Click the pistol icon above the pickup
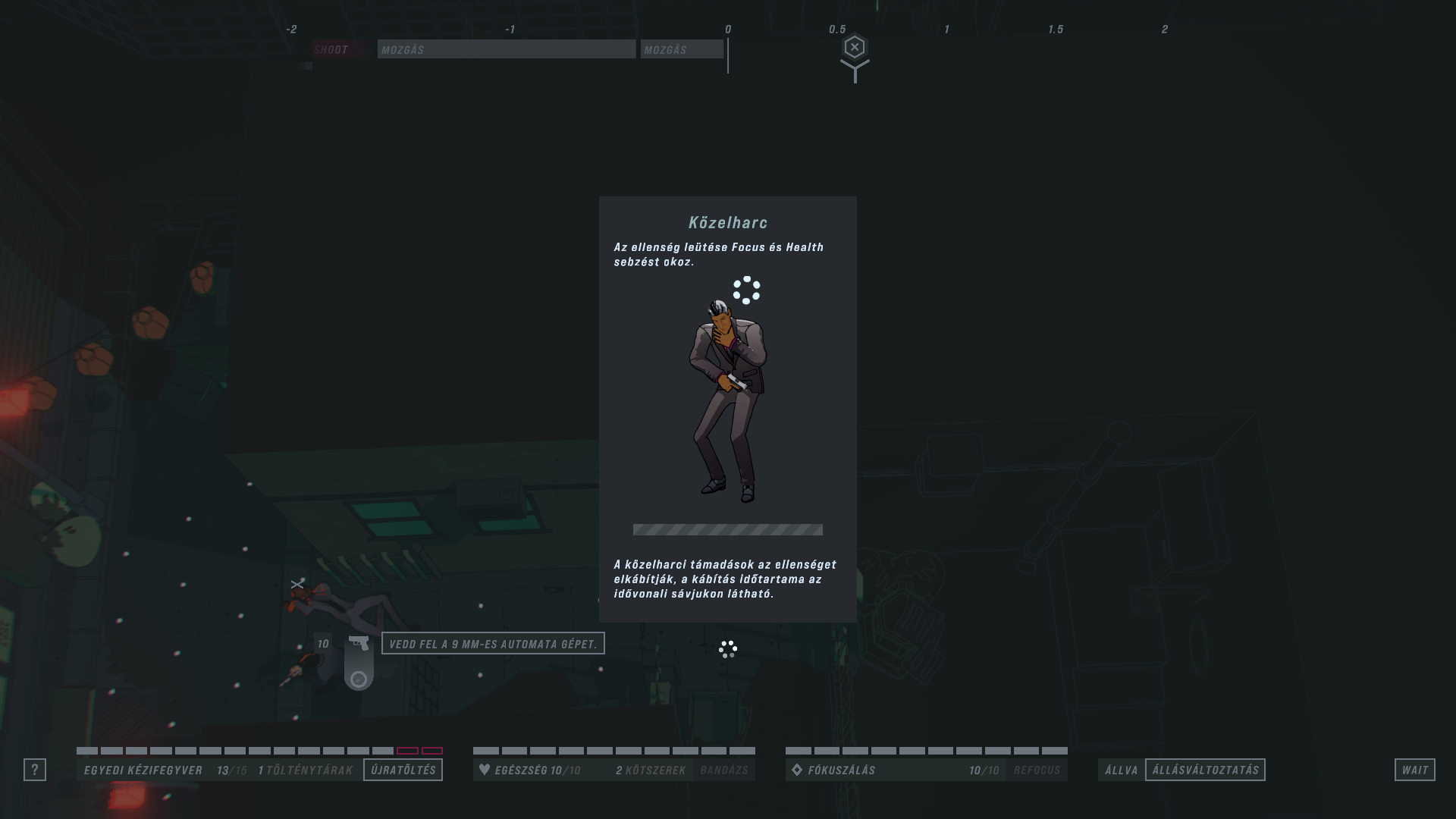The width and height of the screenshot is (1456, 819). [359, 643]
